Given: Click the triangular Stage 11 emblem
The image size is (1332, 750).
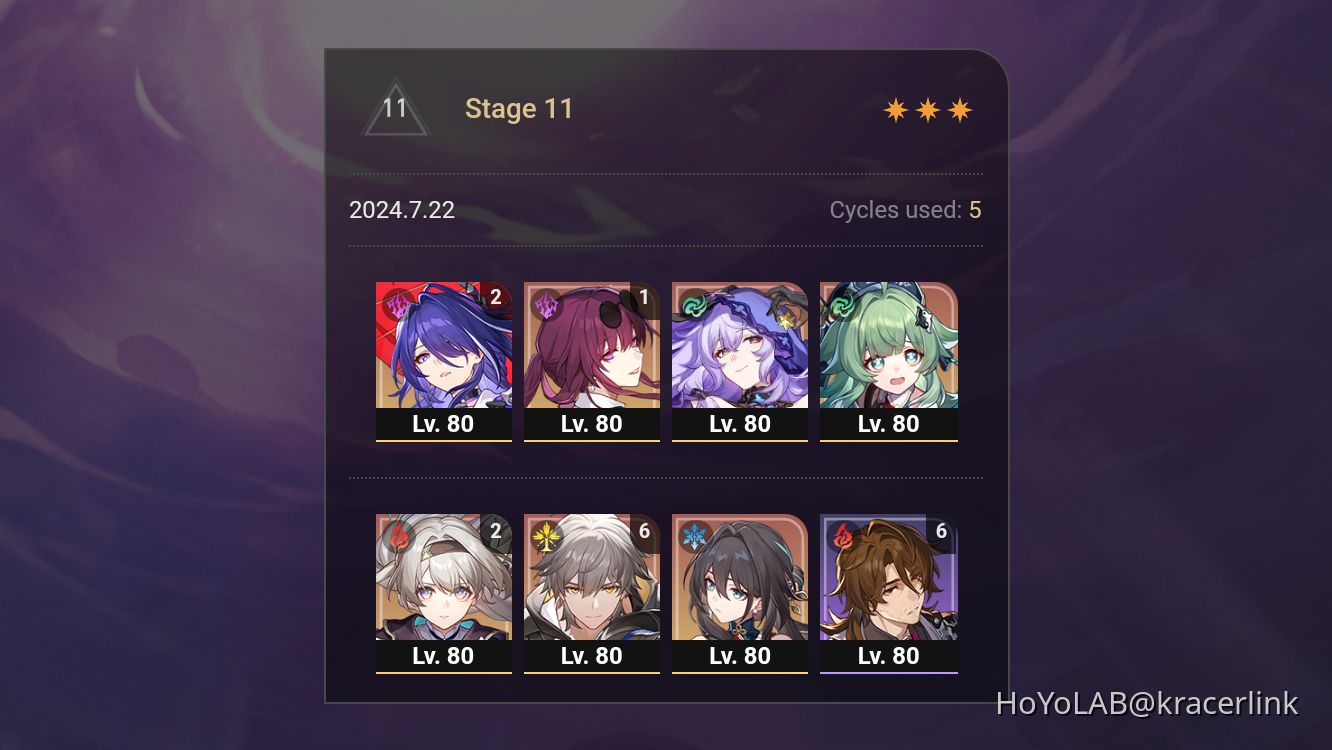Looking at the screenshot, I should click(396, 108).
